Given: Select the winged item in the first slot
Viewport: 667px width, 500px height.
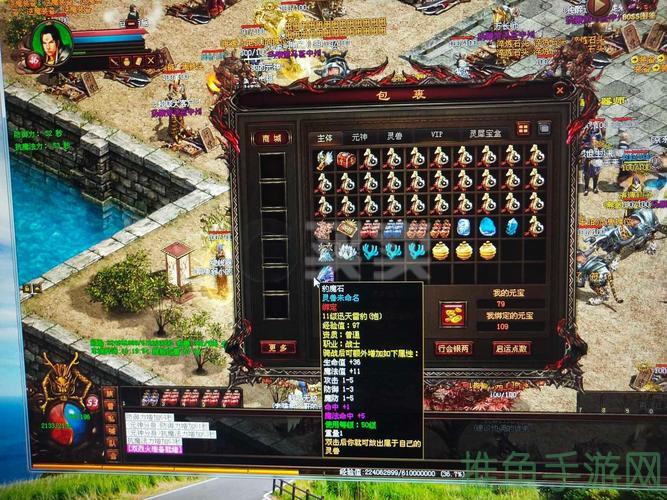Looking at the screenshot, I should pyautogui.click(x=324, y=159).
